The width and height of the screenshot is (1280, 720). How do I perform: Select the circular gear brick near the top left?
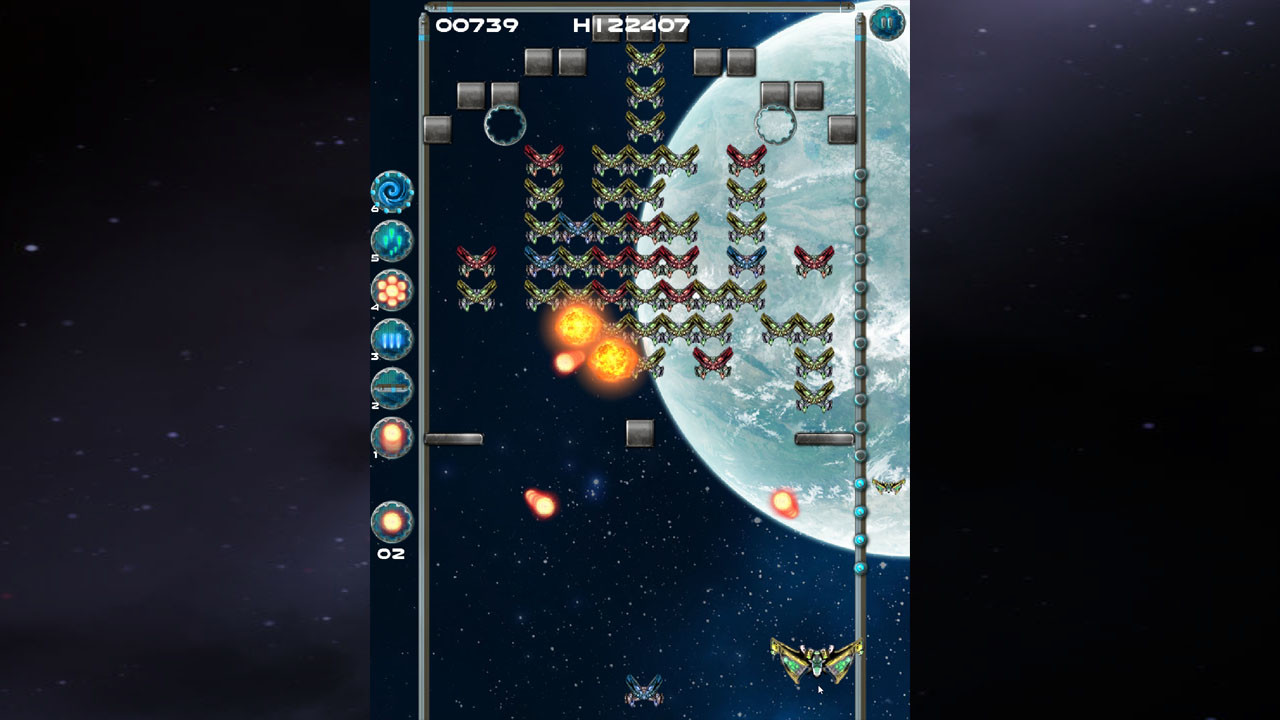tap(504, 124)
